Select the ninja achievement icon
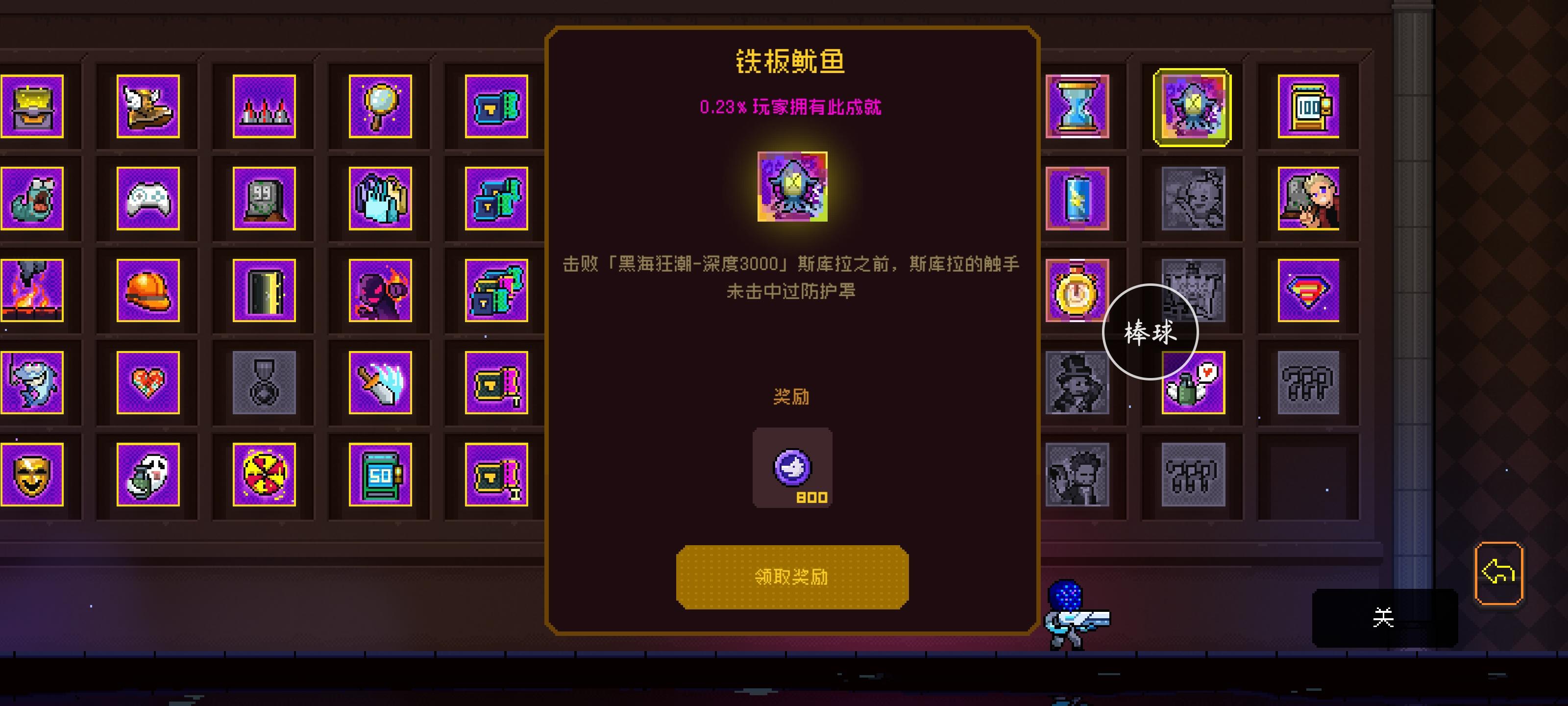Viewport: 1568px width, 706px height. (x=379, y=291)
